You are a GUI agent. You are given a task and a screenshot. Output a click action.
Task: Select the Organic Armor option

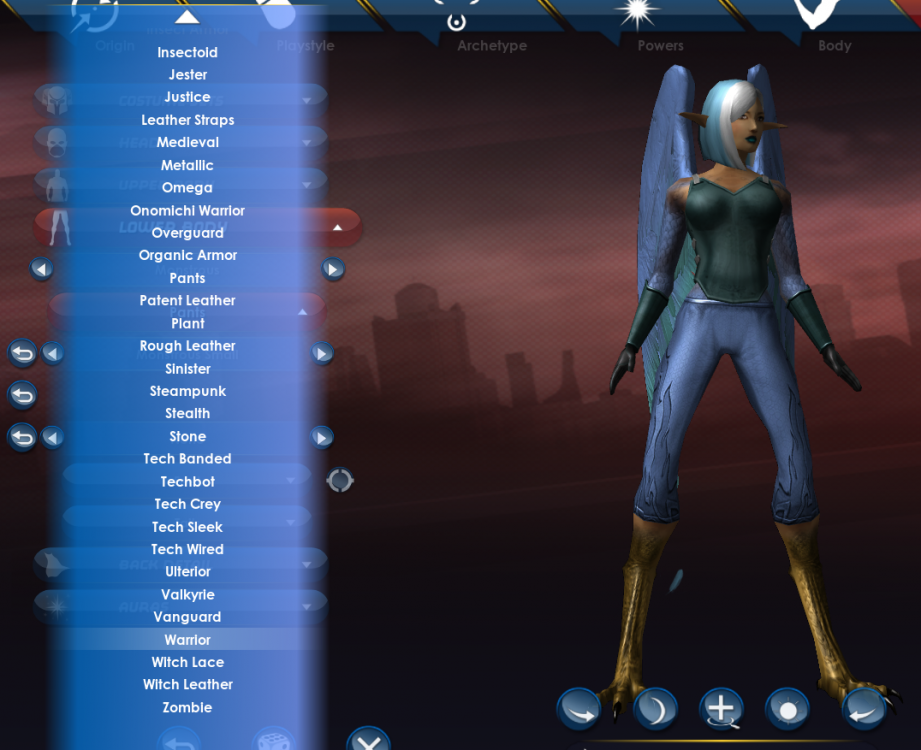(187, 255)
